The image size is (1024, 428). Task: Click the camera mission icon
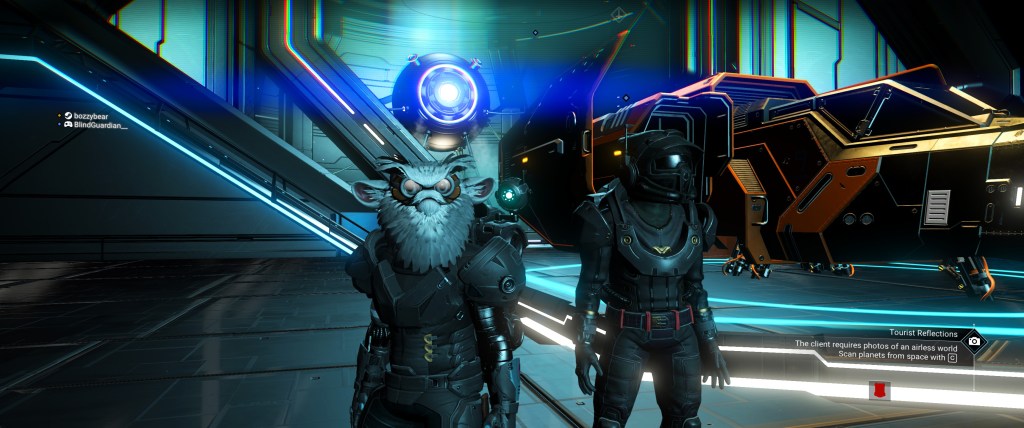pos(973,341)
